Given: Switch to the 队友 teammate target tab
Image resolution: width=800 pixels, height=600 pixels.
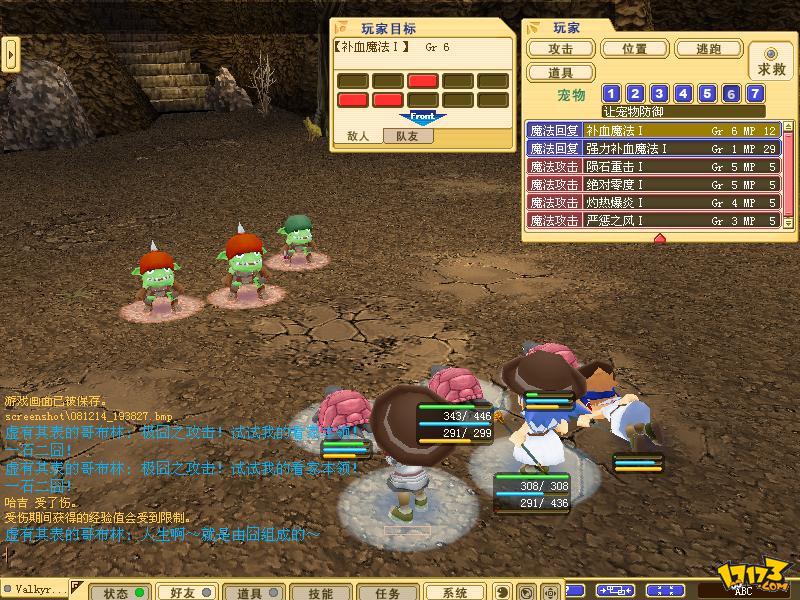Looking at the screenshot, I should pos(407,136).
